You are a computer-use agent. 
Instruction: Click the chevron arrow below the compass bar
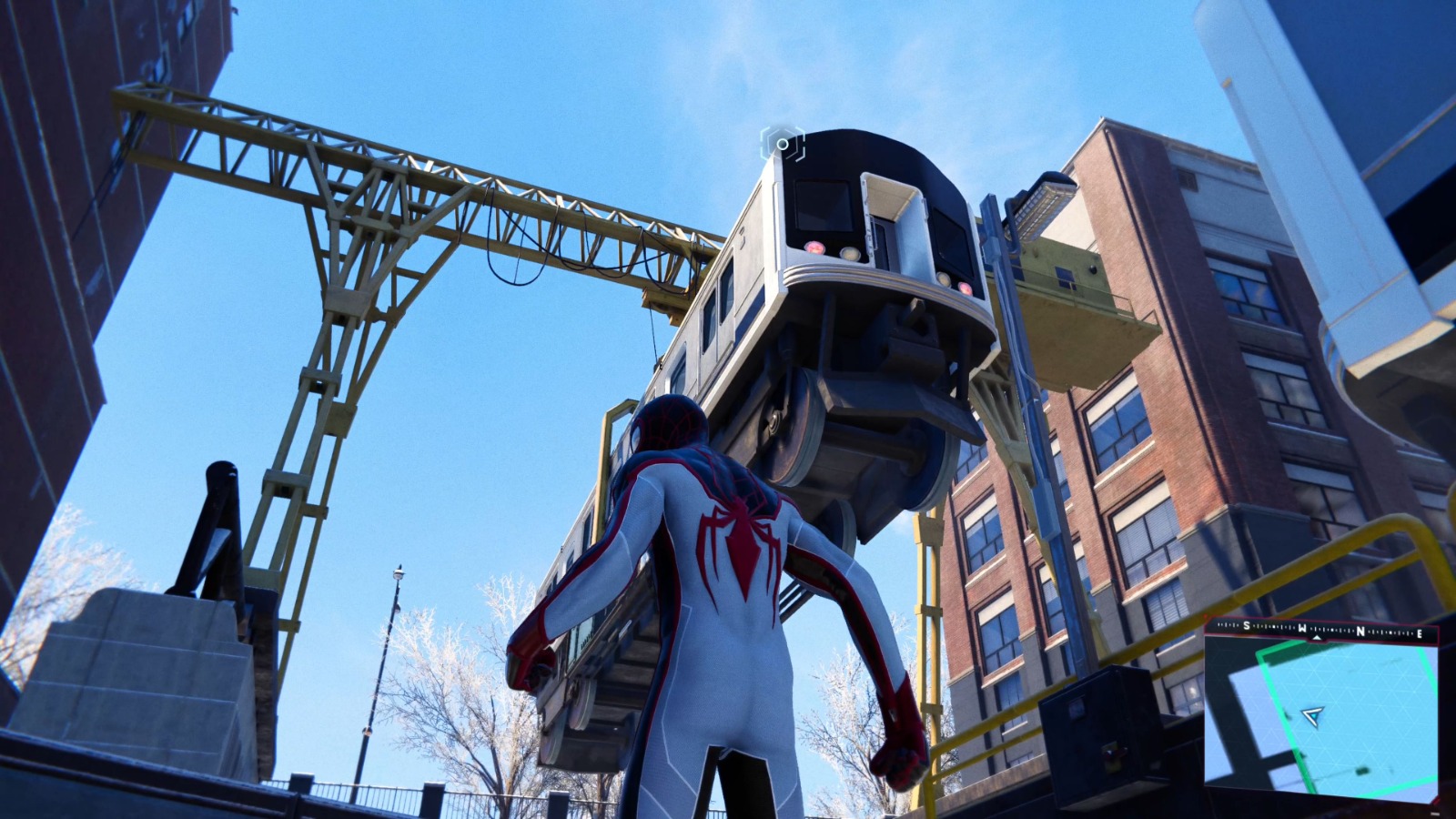(x=1317, y=638)
